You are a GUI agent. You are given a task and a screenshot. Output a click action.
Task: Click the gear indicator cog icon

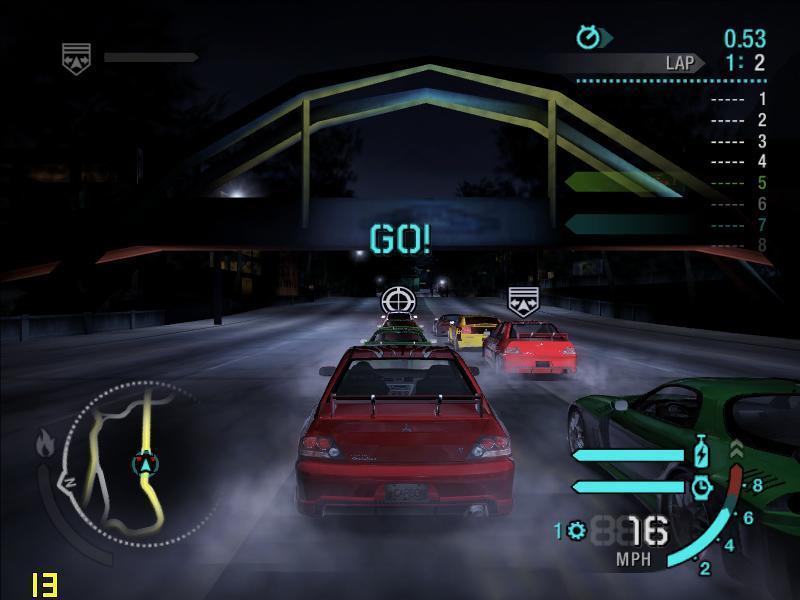click(x=576, y=530)
